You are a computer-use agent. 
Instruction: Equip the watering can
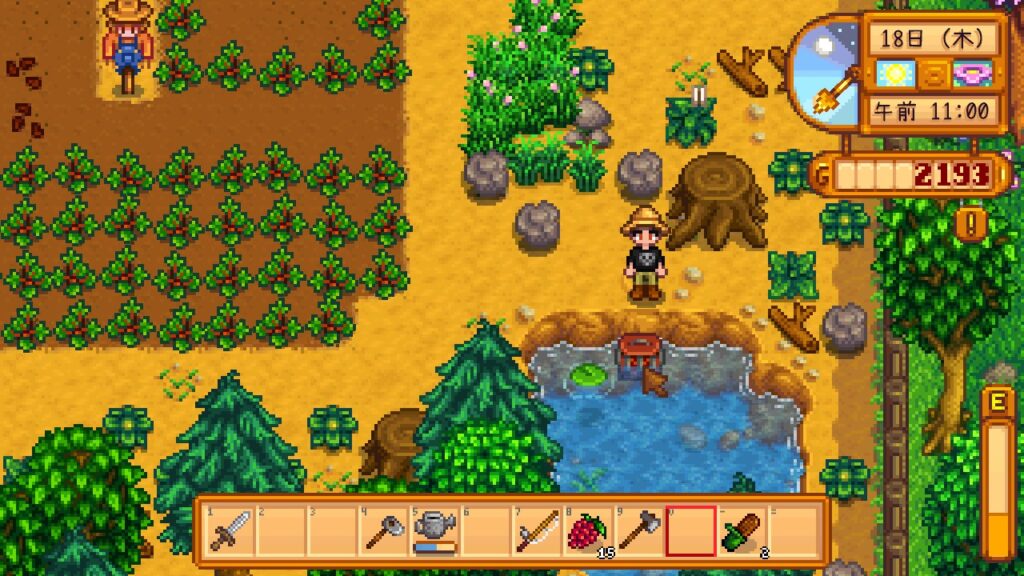tap(435, 531)
